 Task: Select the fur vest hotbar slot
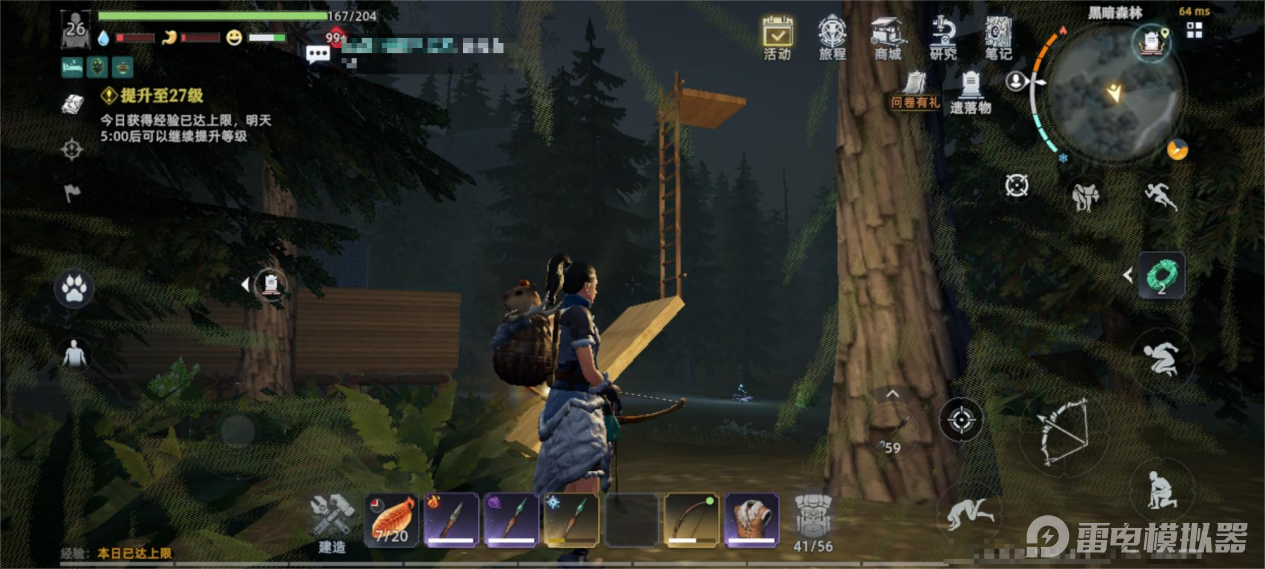click(751, 519)
